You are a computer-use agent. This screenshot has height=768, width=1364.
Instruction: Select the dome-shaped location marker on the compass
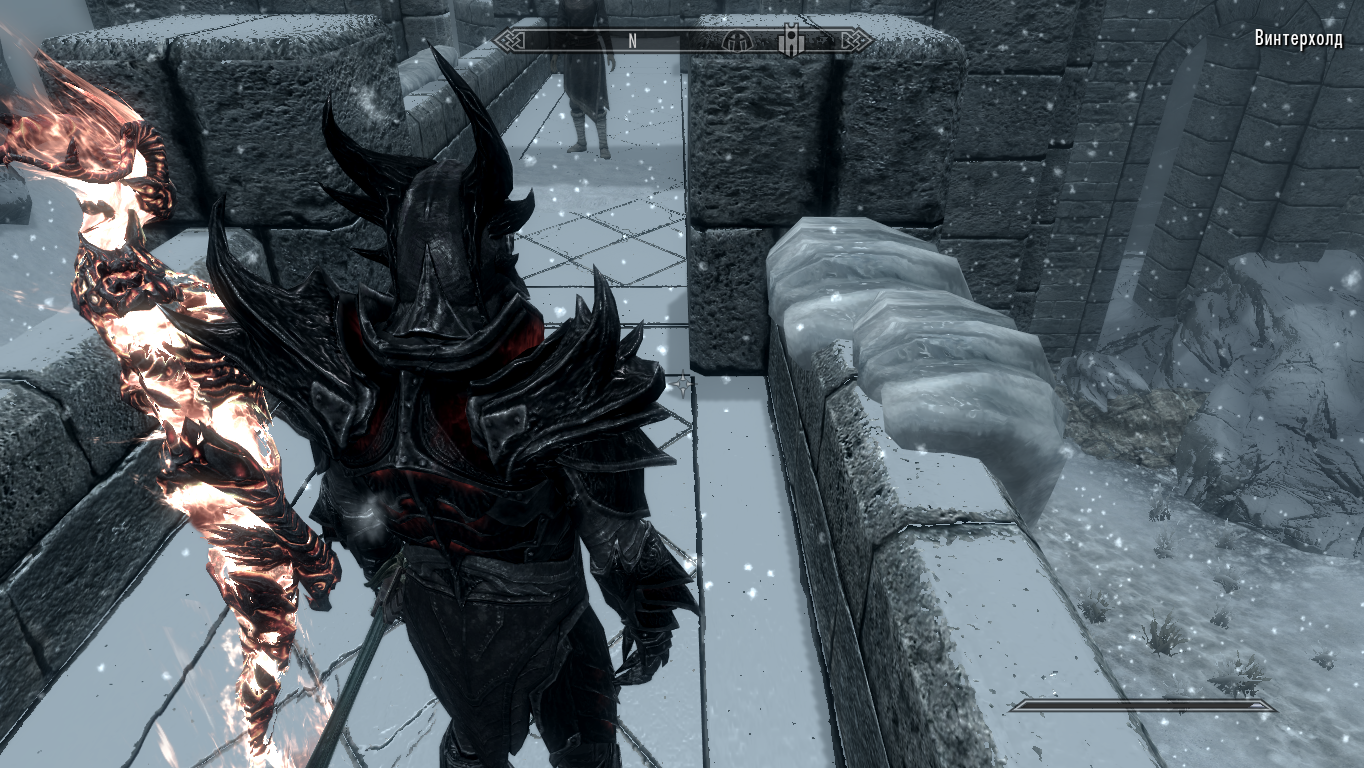click(x=736, y=41)
